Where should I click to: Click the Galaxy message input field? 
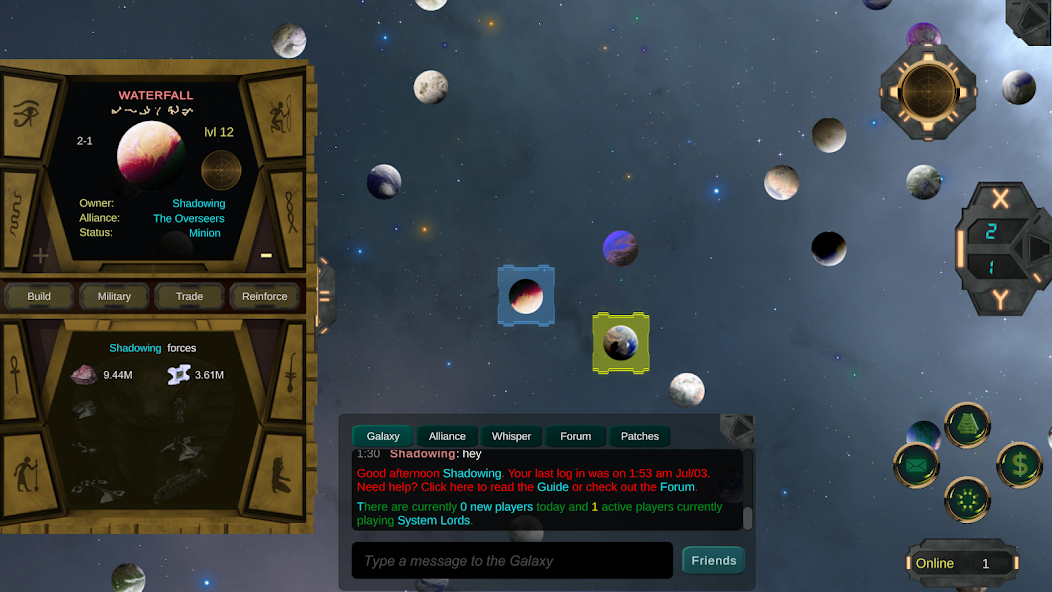pos(512,561)
